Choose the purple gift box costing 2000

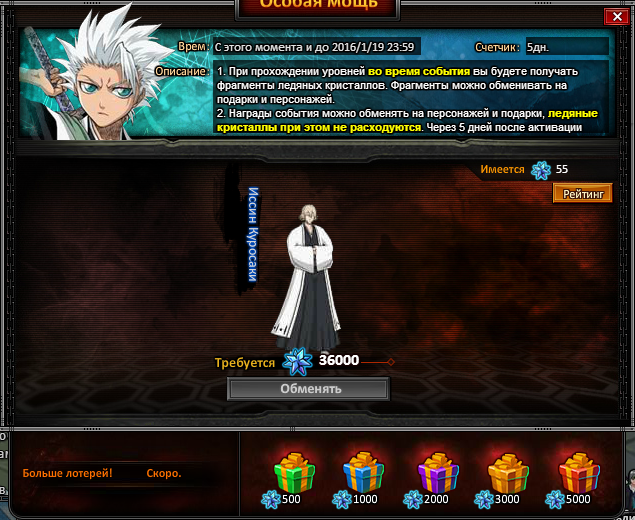(437, 473)
